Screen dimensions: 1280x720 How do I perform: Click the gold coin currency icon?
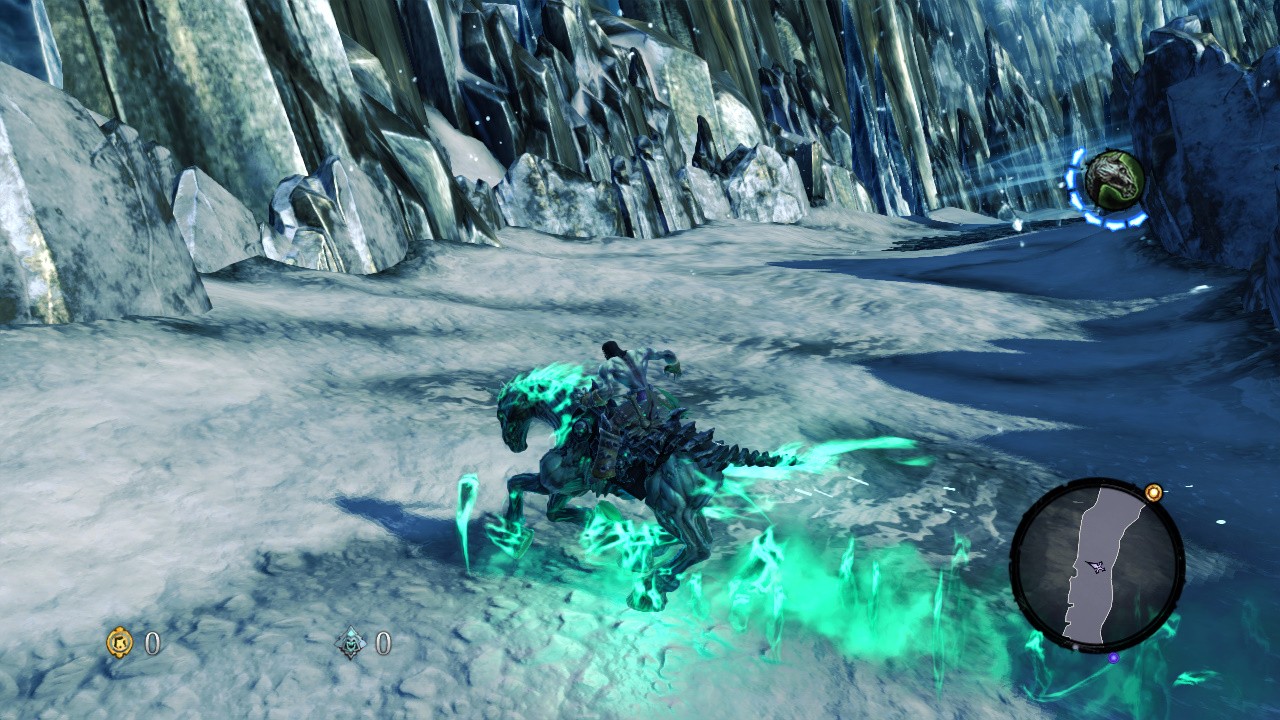pos(120,642)
